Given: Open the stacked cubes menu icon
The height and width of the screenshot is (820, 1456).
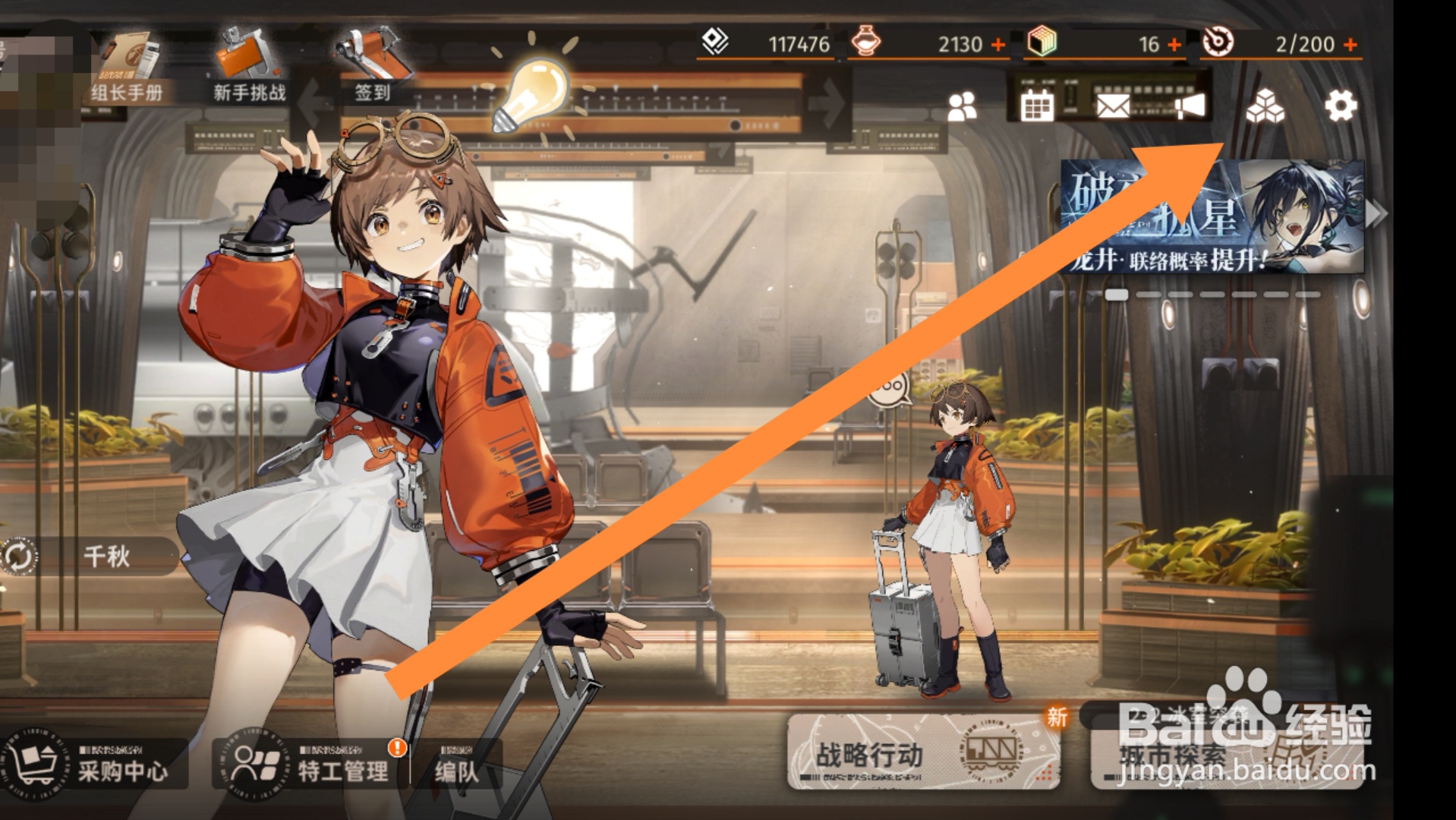Looking at the screenshot, I should pyautogui.click(x=1265, y=106).
